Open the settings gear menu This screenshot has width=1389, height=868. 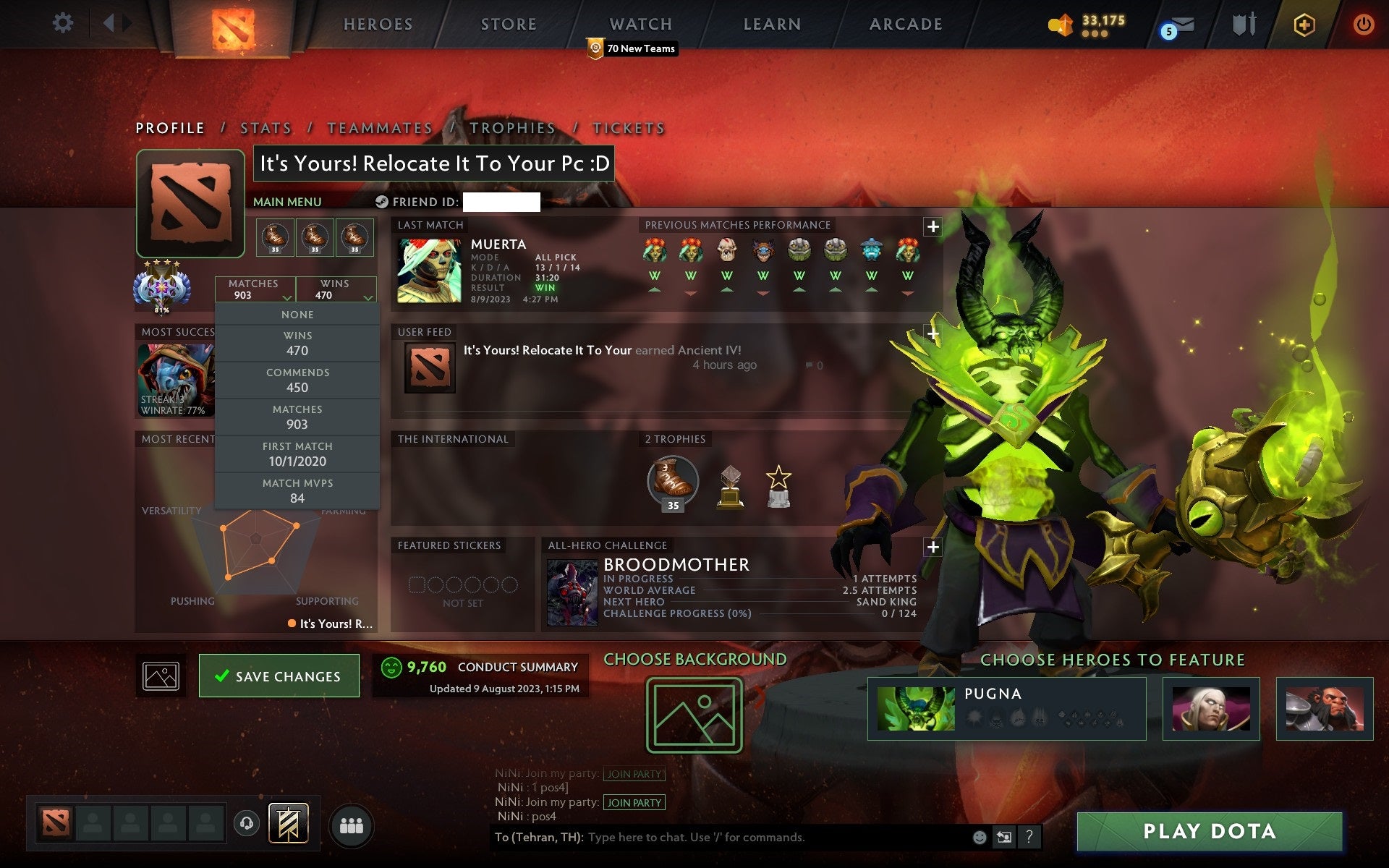(x=64, y=23)
